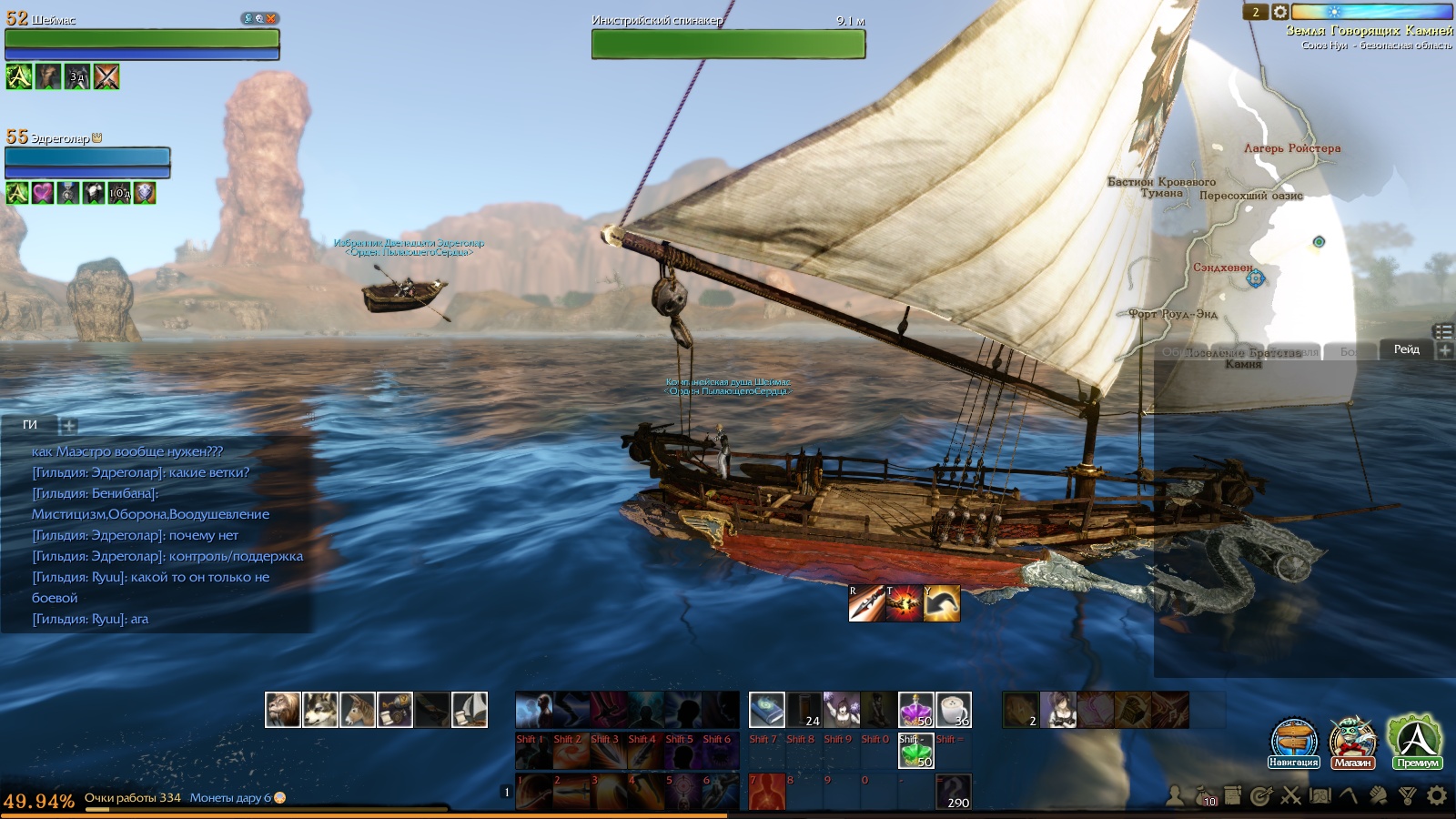Activate the harpoon ship ability
Screen dimensions: 1456x819
[x=865, y=603]
